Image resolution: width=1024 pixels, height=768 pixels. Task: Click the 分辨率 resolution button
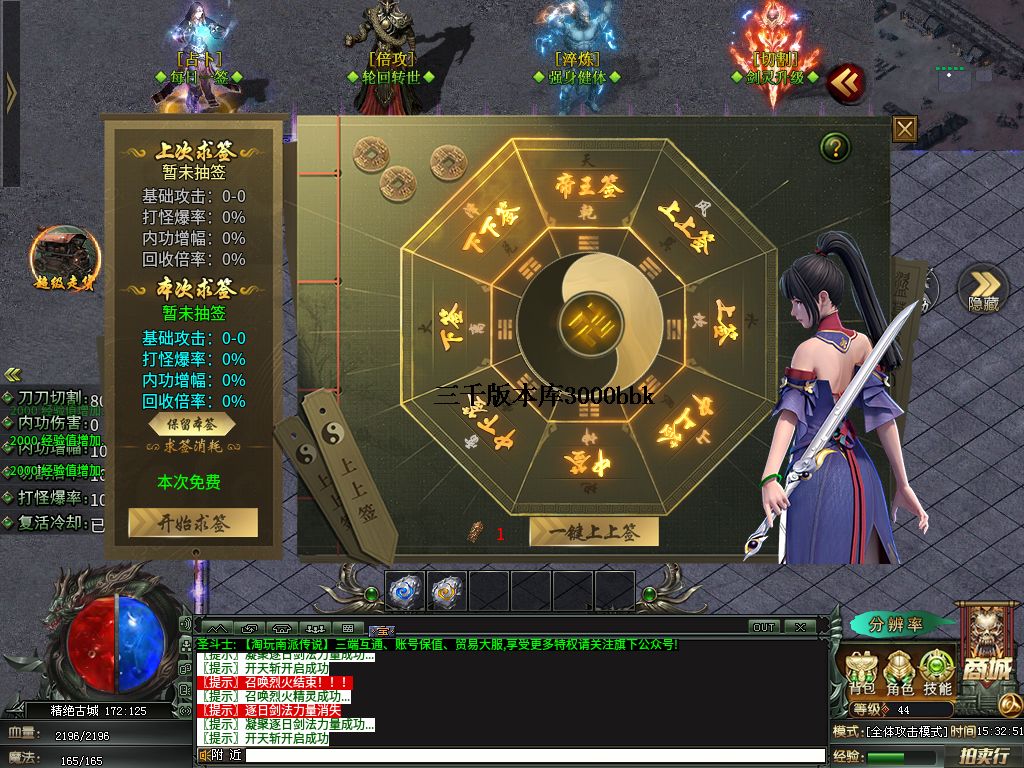tap(896, 625)
